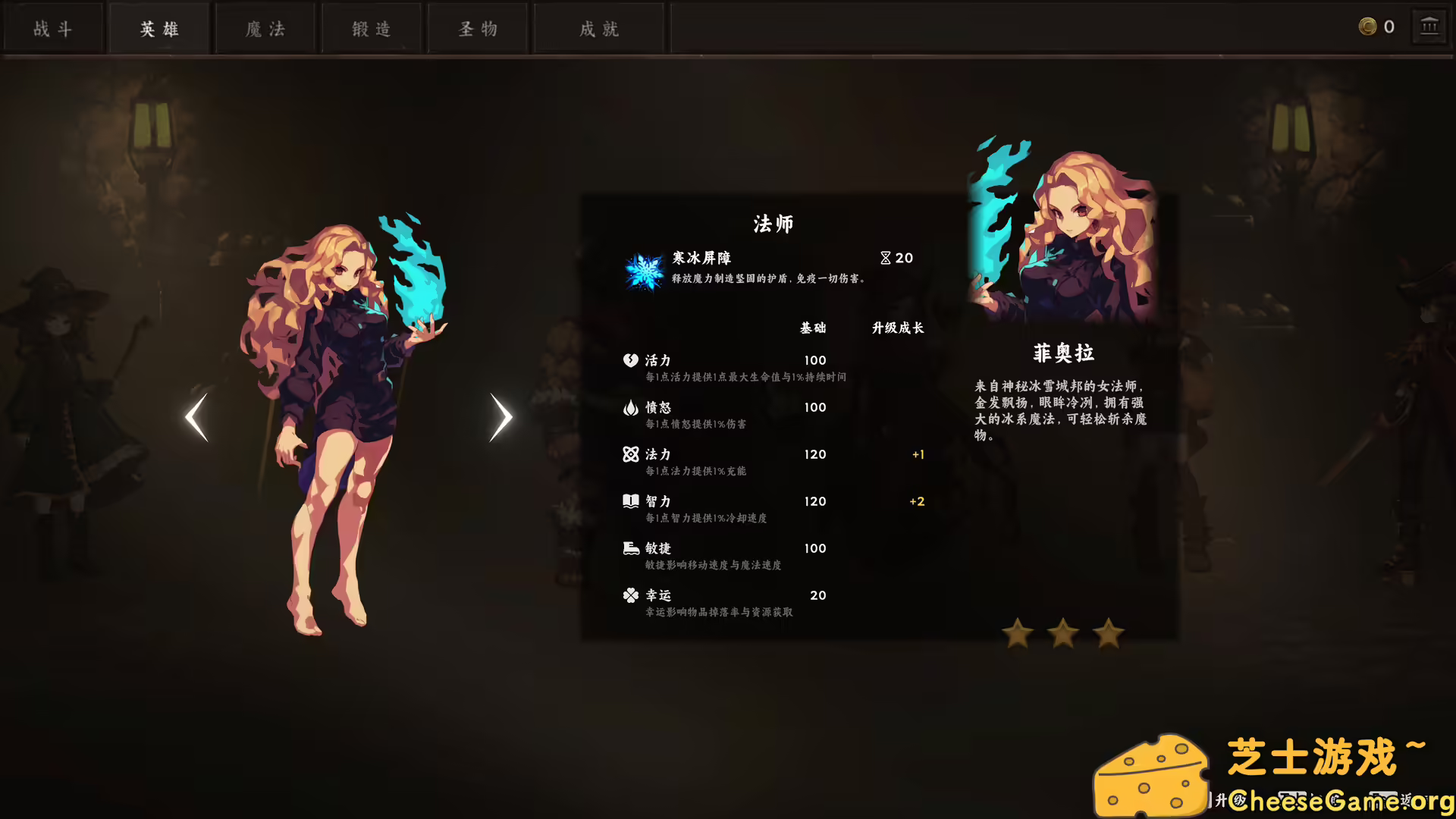Click the hourglass cooldown icon beside 20
Viewport: 1456px width, 819px height.
(x=884, y=258)
